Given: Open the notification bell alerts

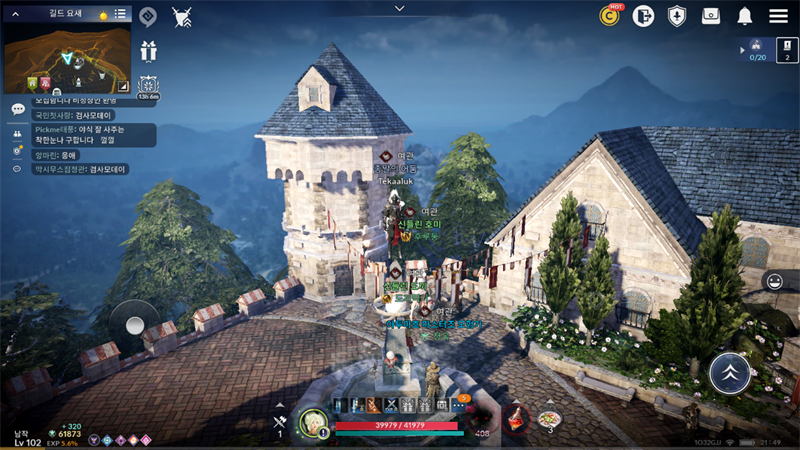Looking at the screenshot, I should coord(745,16).
